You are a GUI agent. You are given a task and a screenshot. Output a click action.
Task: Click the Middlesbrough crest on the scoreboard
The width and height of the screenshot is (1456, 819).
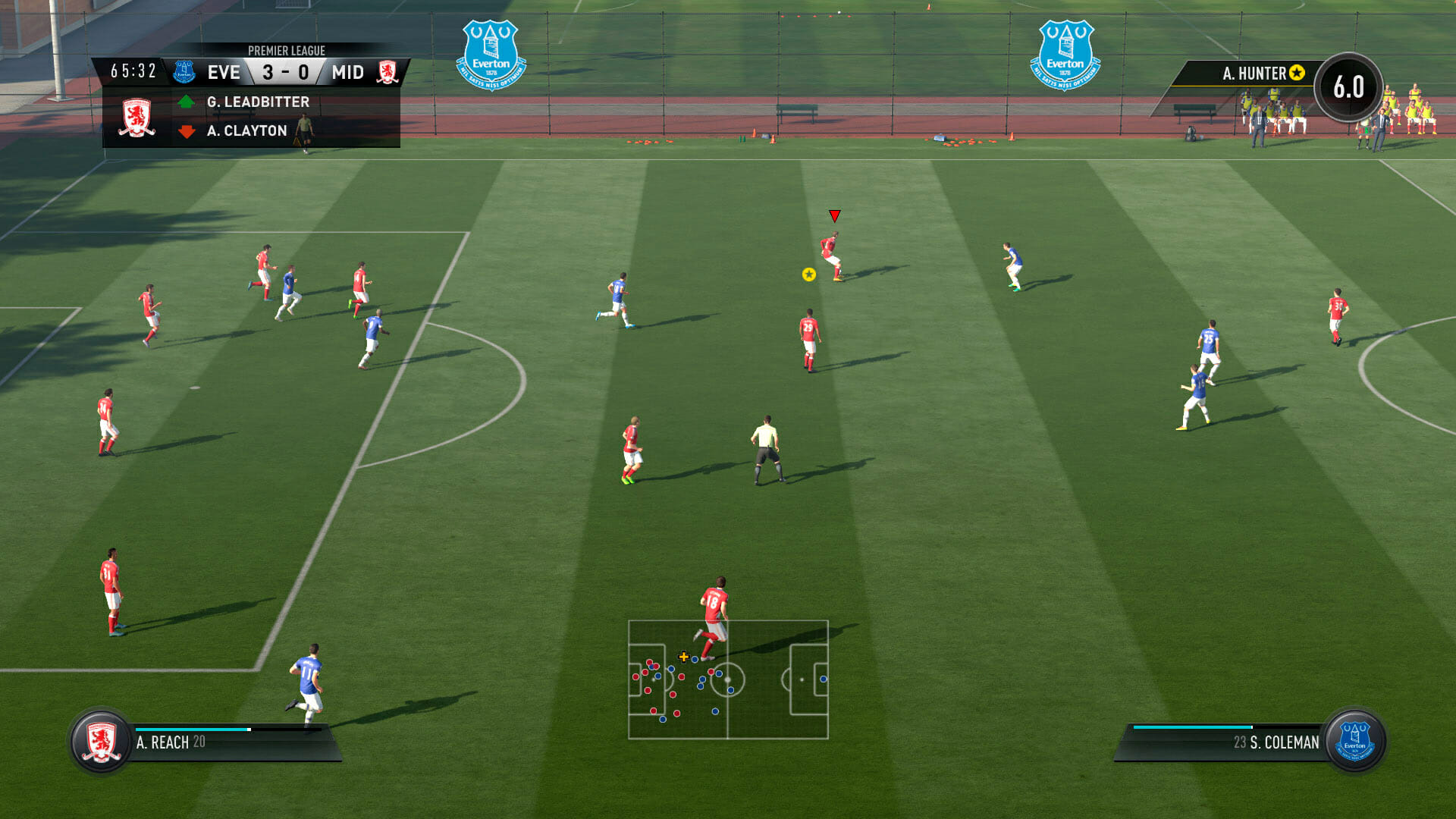point(388,72)
